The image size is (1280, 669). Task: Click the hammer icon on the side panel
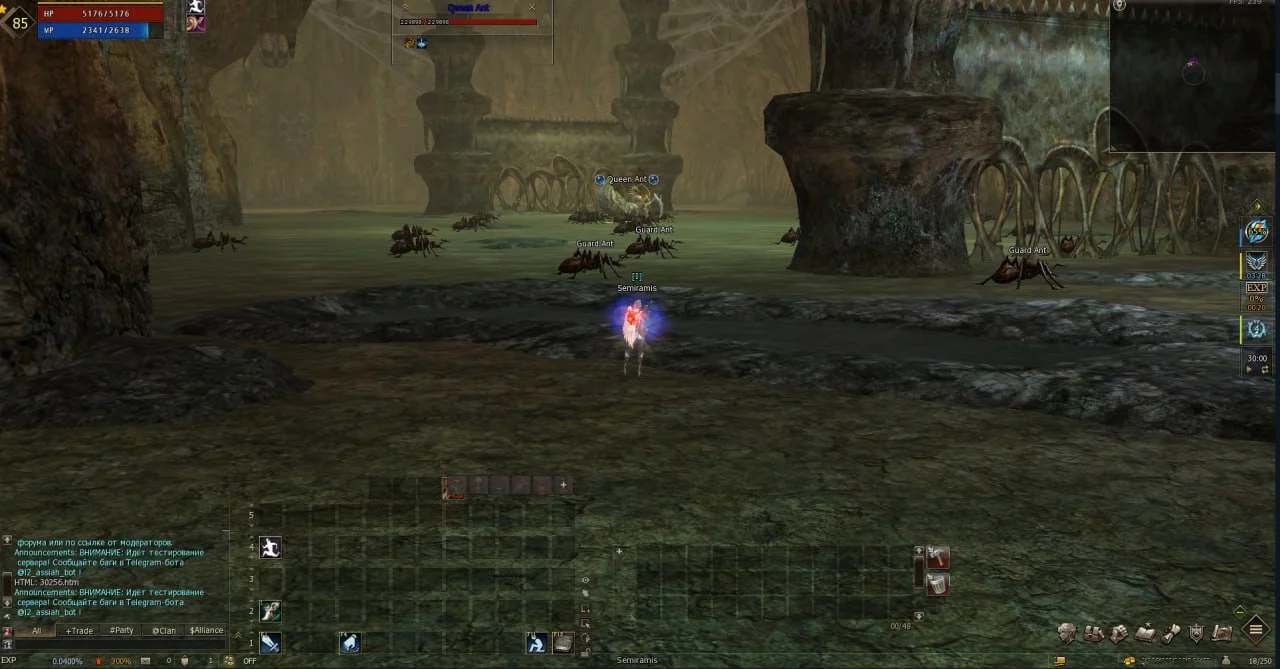click(x=937, y=557)
